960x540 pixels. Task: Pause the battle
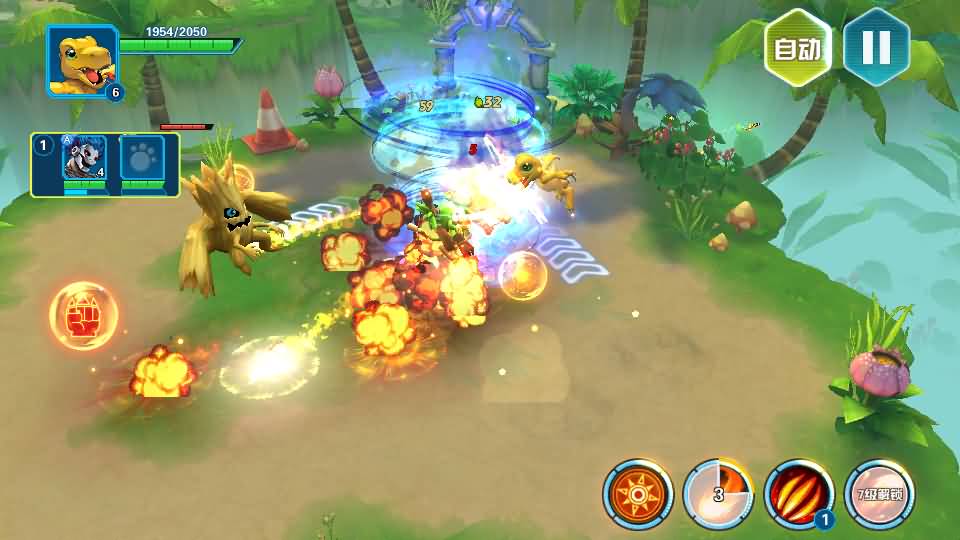(x=876, y=47)
